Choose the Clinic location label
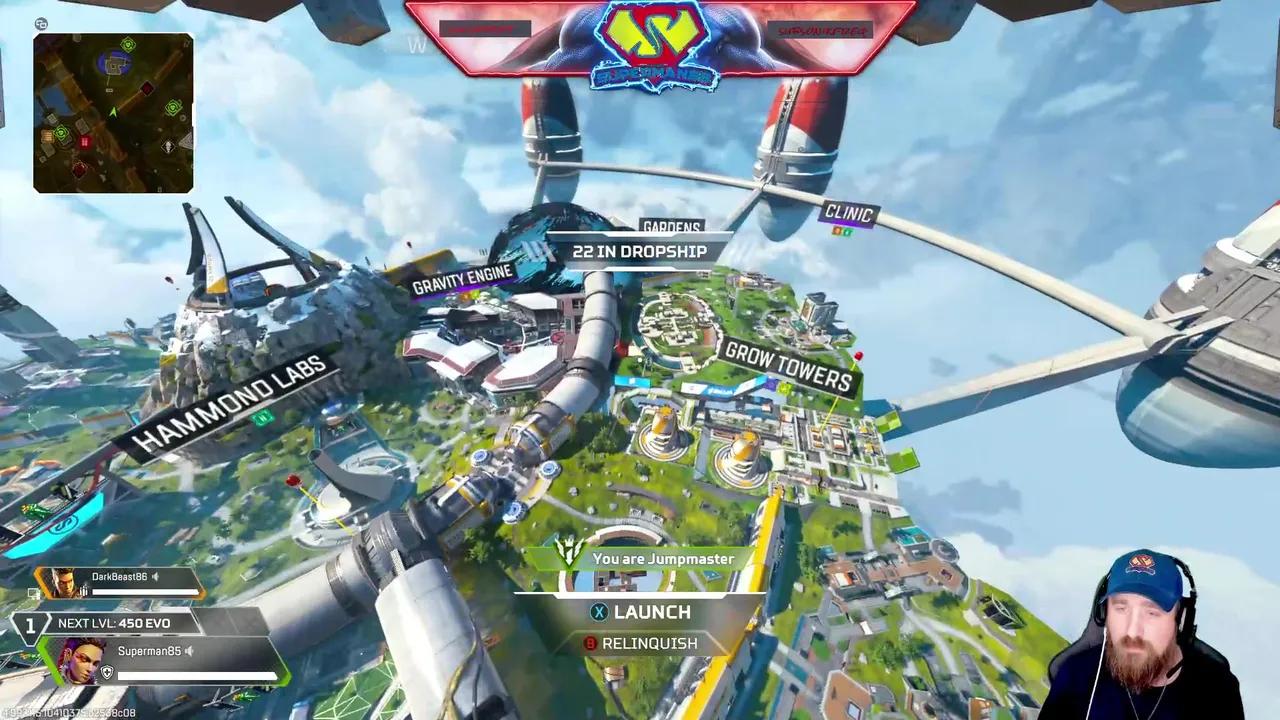1280x720 pixels. click(849, 213)
